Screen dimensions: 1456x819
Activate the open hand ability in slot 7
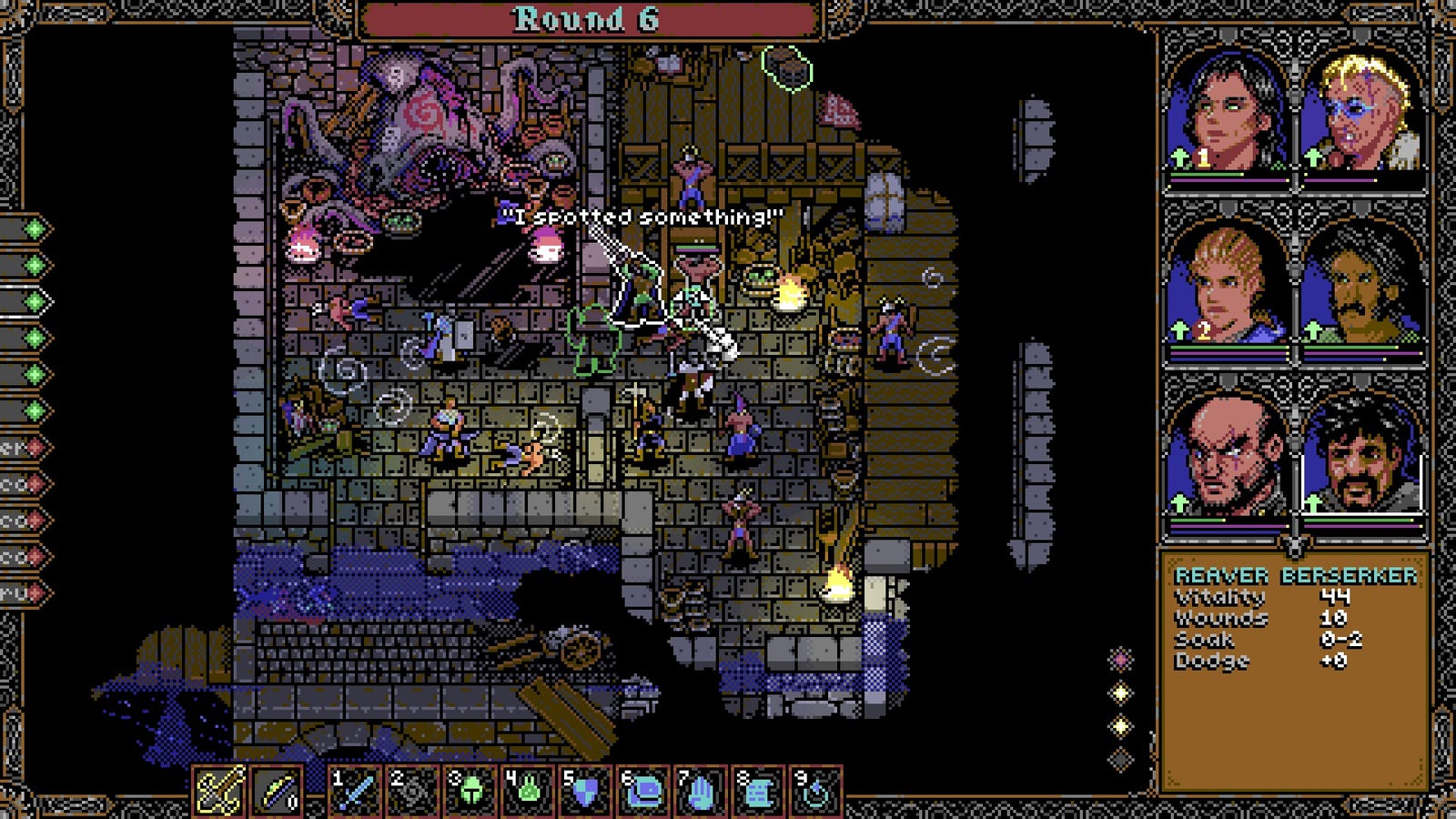[x=699, y=791]
